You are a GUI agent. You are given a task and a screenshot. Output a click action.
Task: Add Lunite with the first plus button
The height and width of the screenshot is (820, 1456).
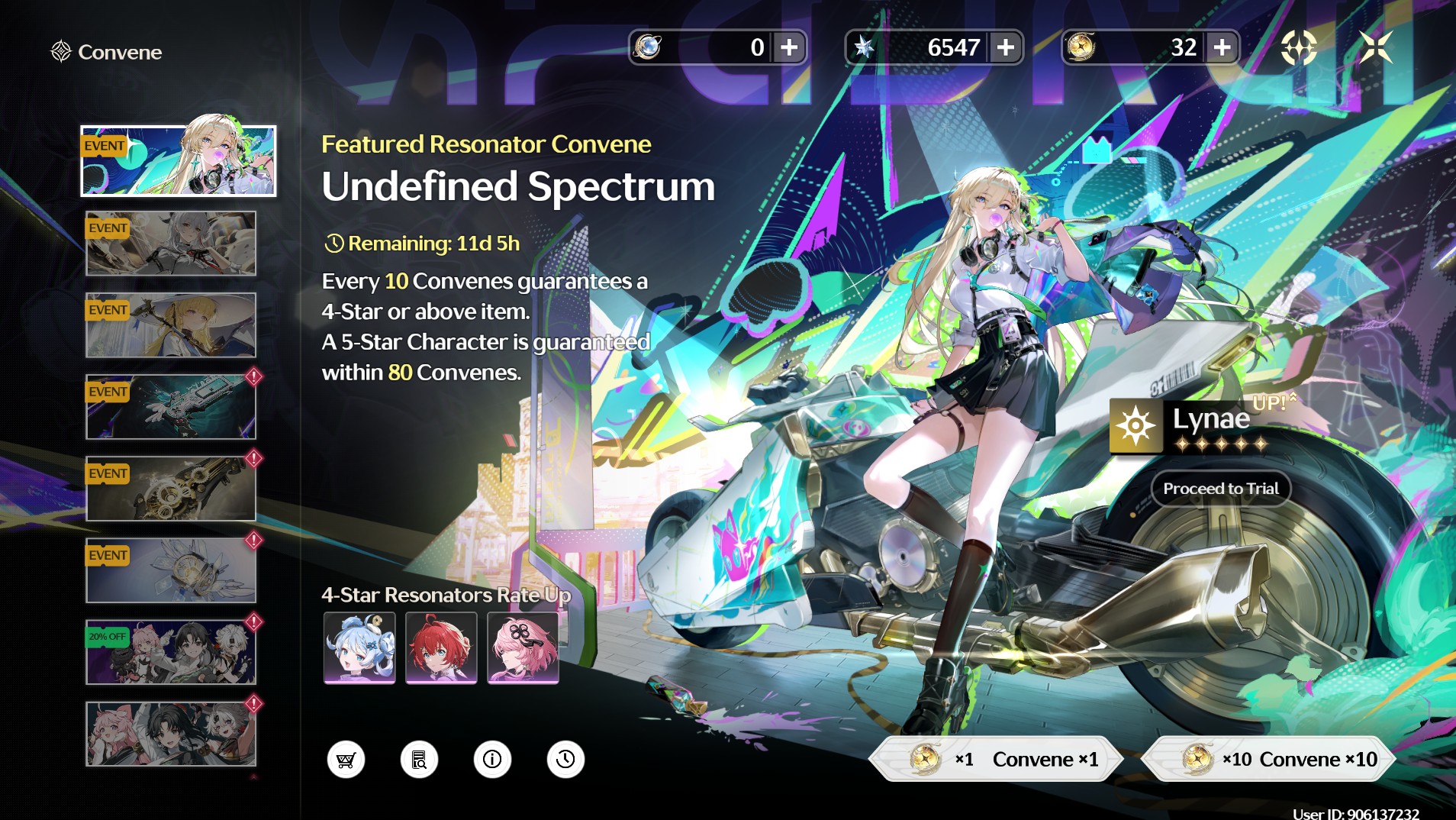pyautogui.click(x=789, y=47)
